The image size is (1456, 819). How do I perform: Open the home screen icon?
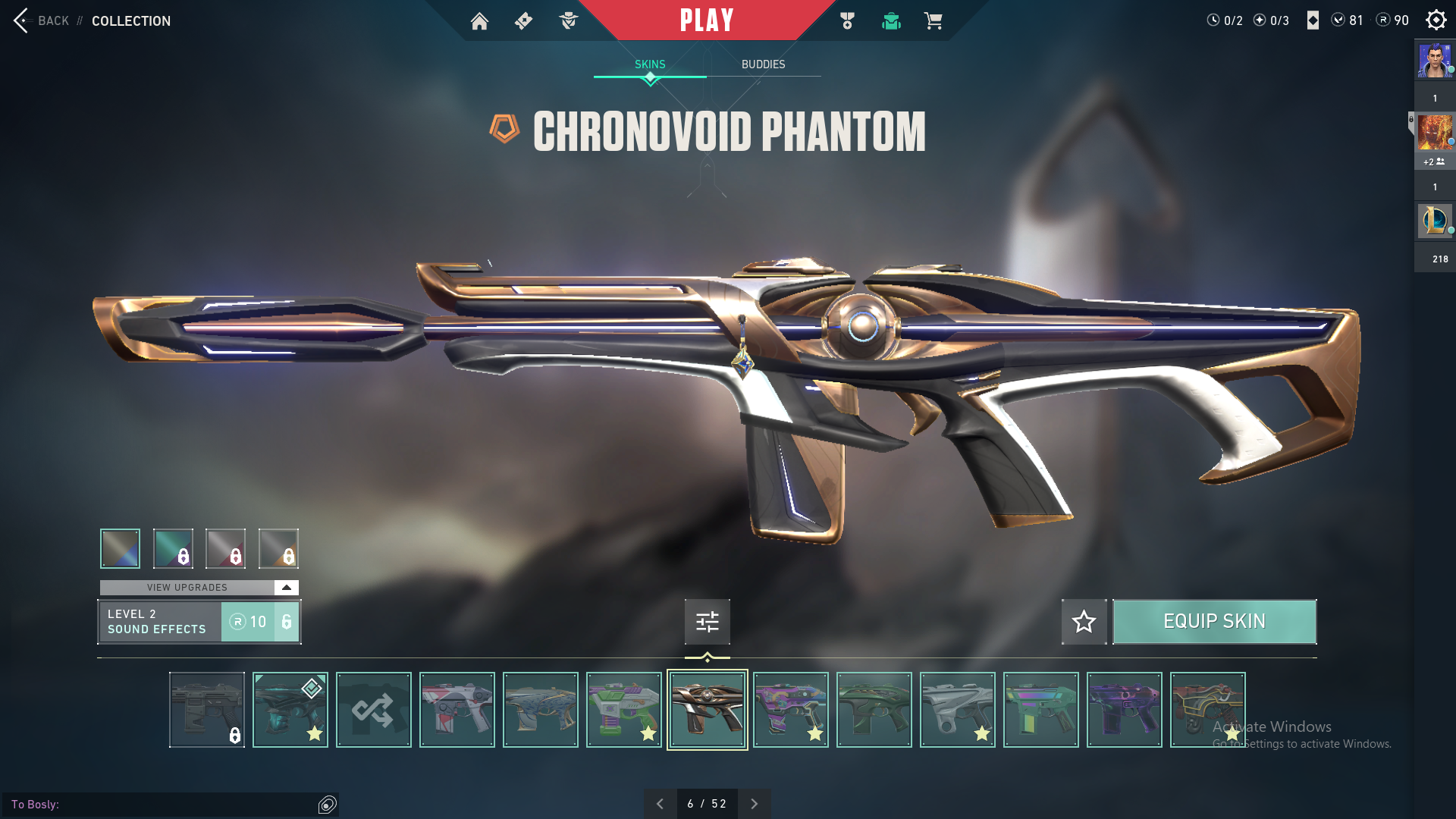(479, 21)
